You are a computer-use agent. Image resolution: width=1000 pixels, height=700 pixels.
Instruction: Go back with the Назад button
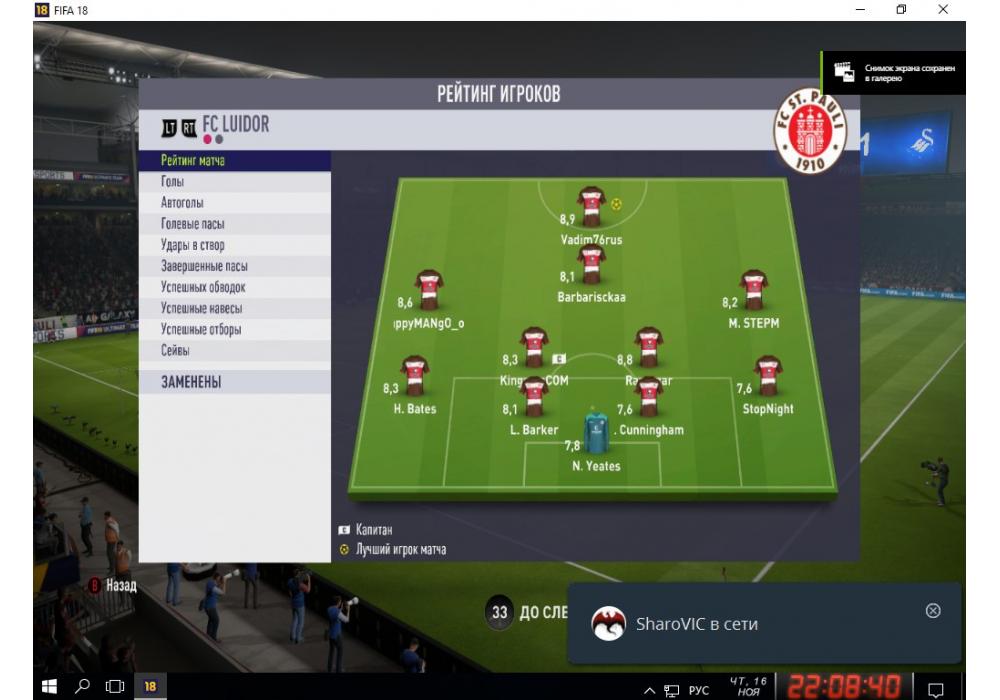tap(113, 585)
